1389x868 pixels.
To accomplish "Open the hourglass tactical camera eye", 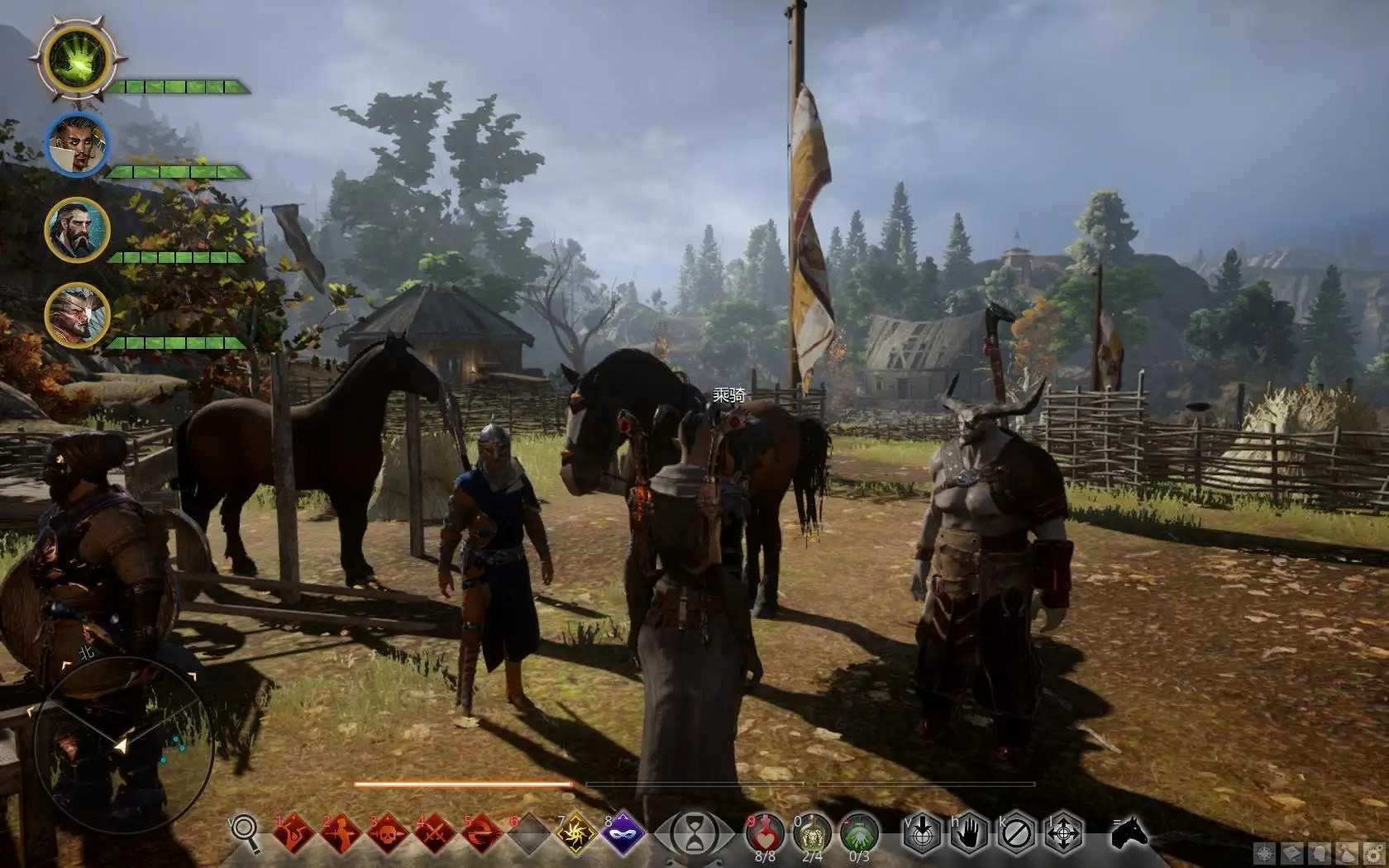I will tap(694, 833).
